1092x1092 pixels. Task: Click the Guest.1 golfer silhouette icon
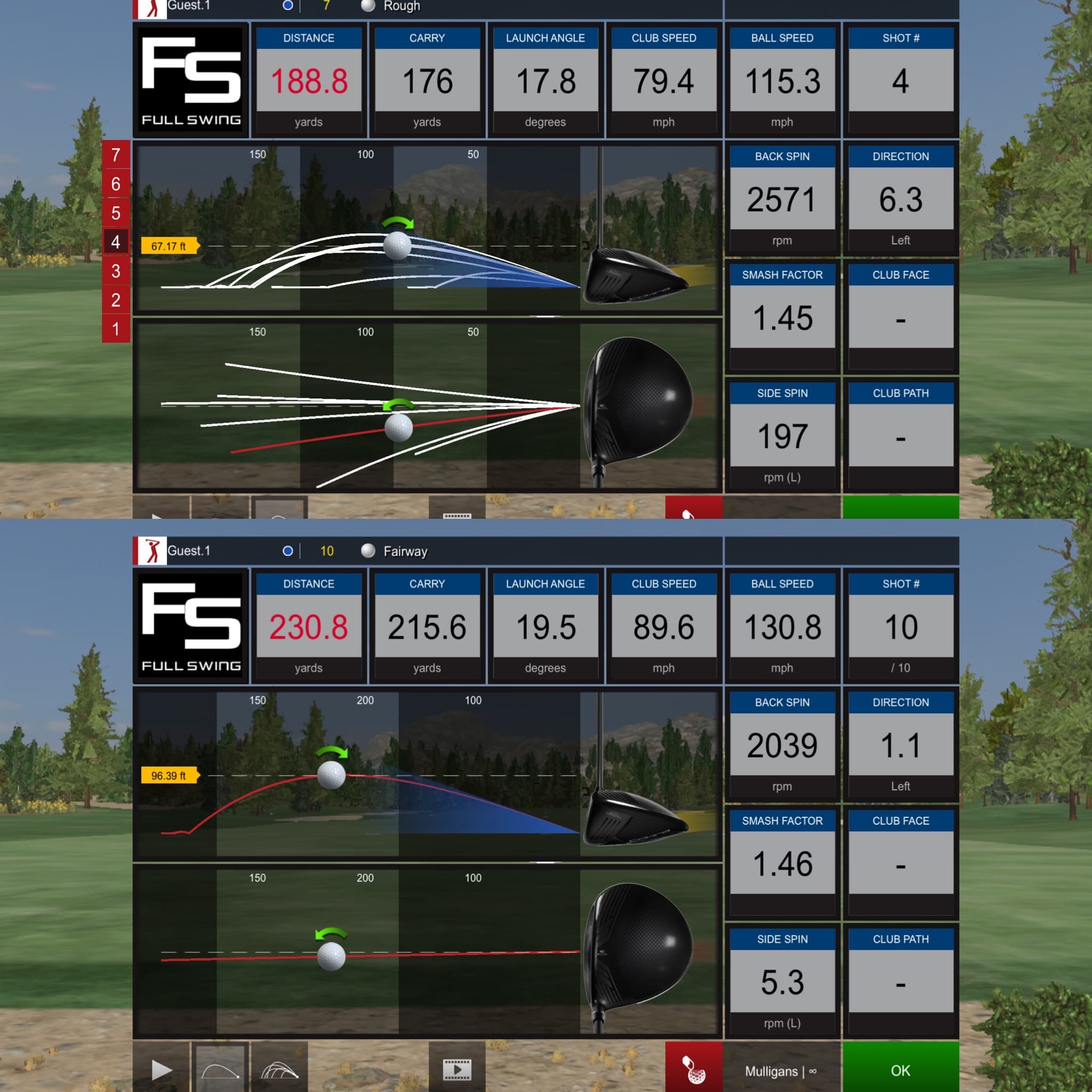click(151, 551)
